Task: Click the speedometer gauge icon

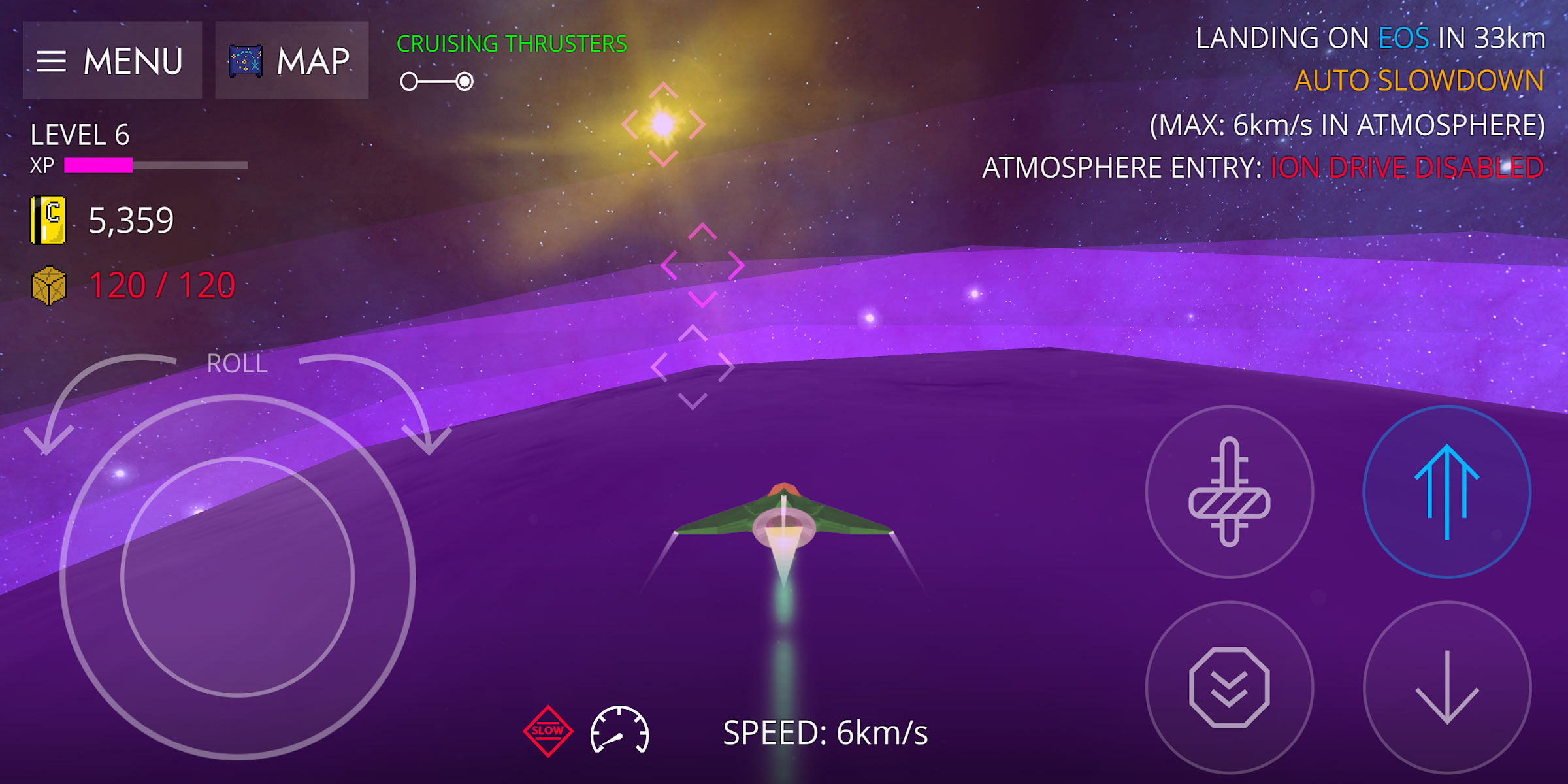Action: (619, 730)
